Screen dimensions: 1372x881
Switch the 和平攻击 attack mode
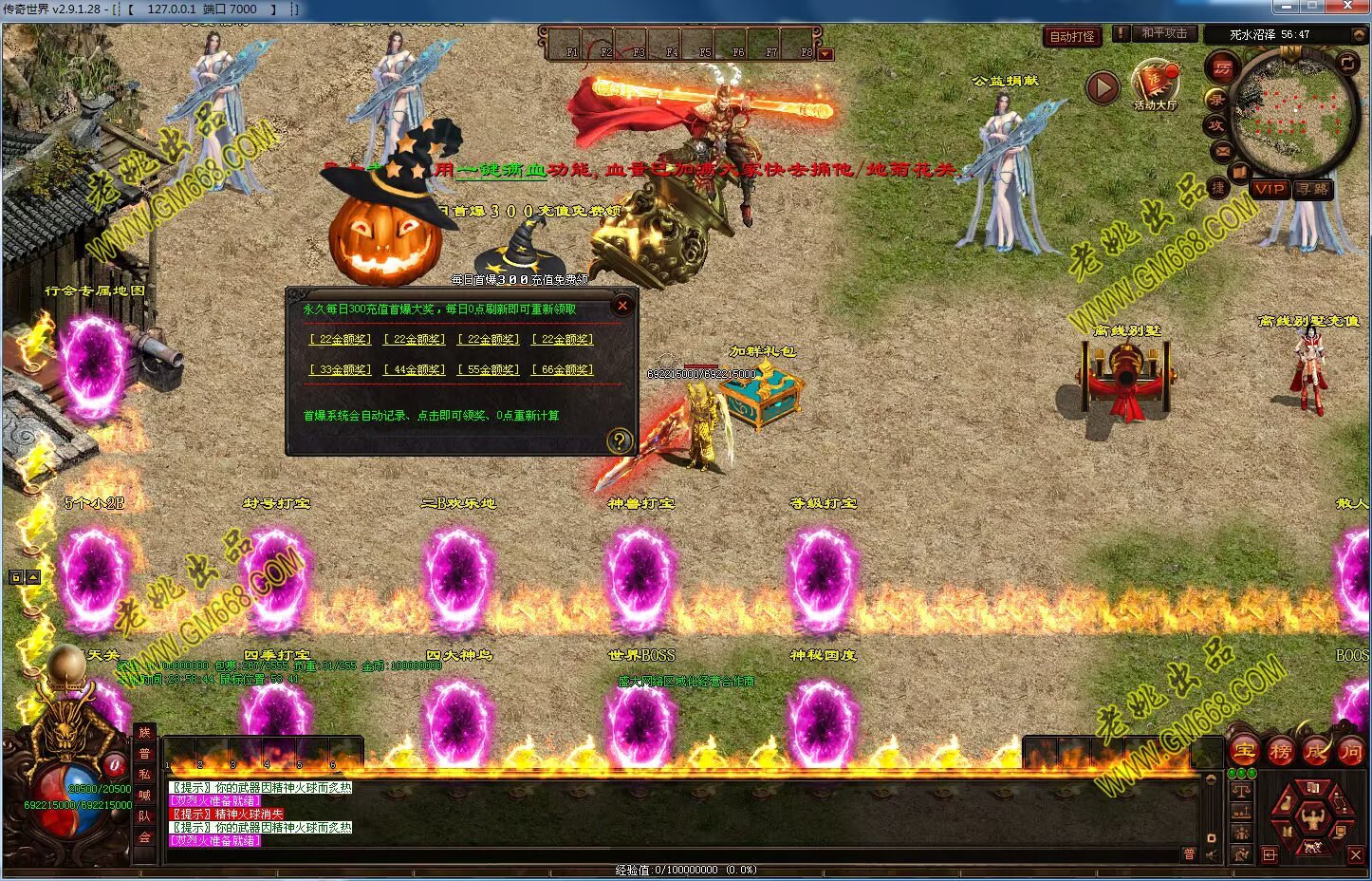coord(1163,33)
